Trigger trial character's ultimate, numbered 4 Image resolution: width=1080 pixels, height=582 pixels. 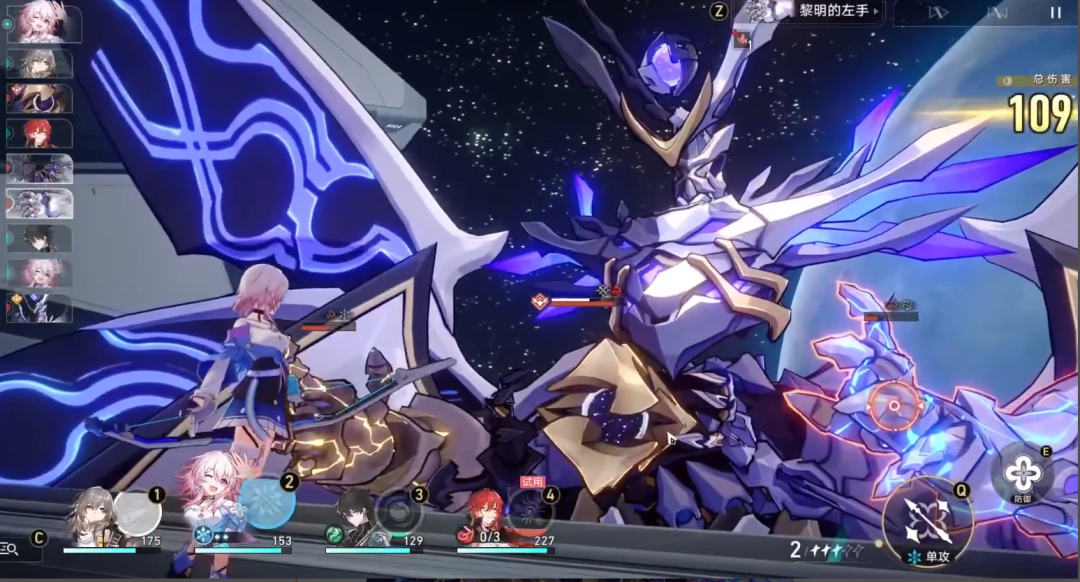pos(528,512)
